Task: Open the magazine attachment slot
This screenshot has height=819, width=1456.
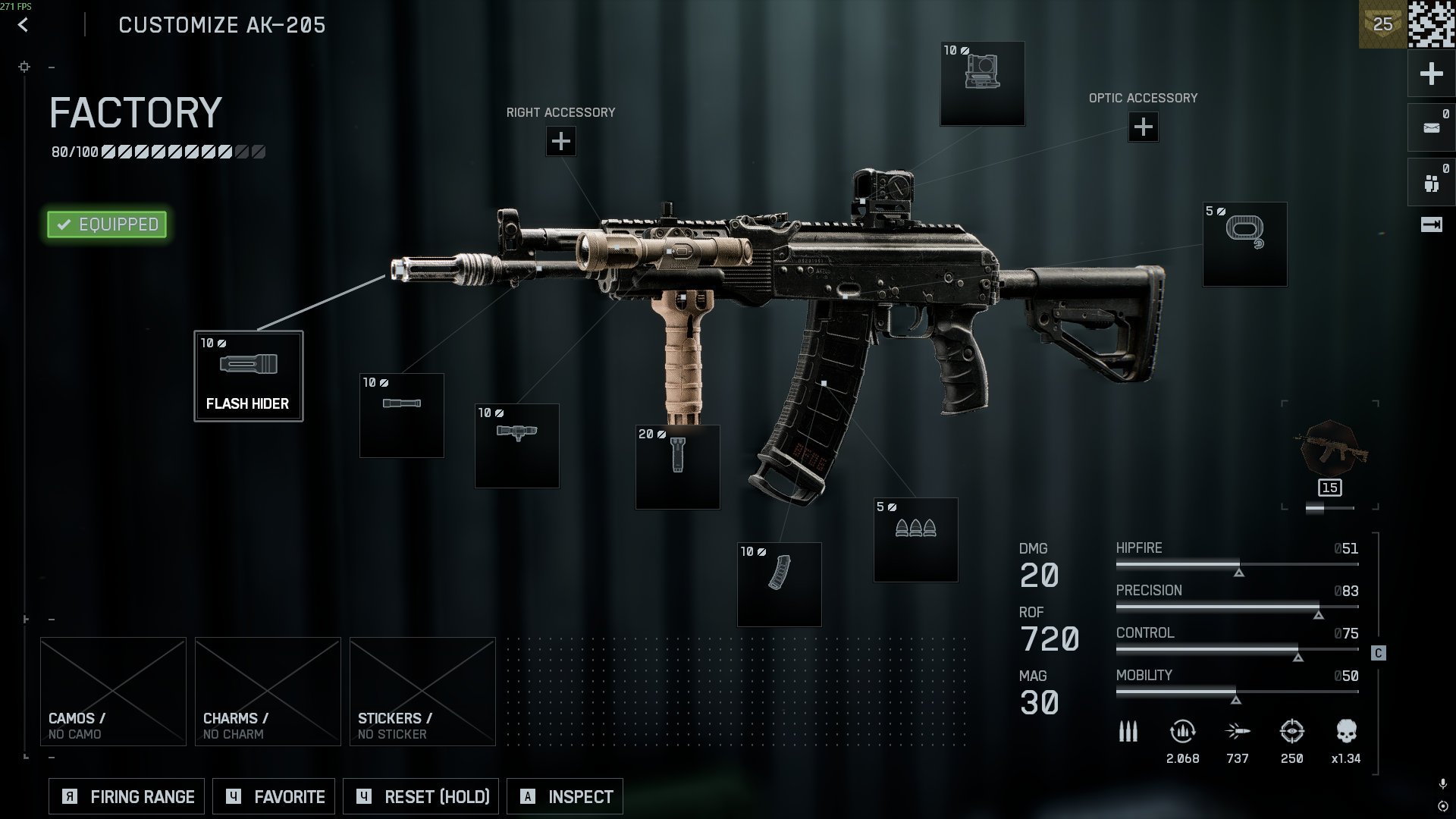Action: [x=779, y=584]
